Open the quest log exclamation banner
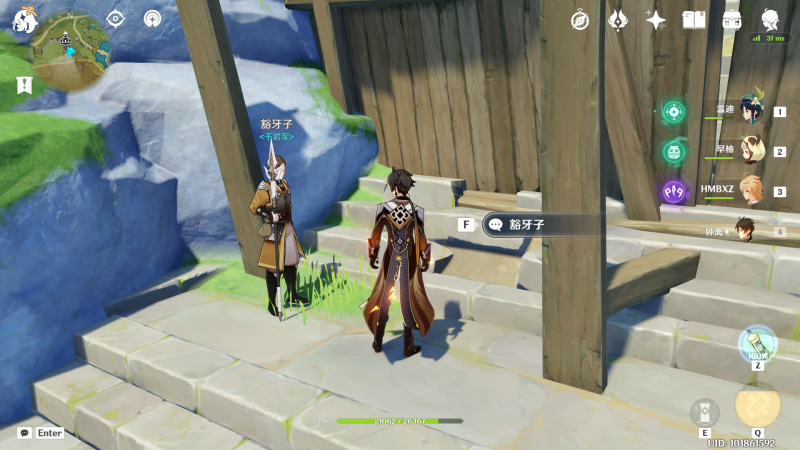This screenshot has height=450, width=800. coord(23,85)
